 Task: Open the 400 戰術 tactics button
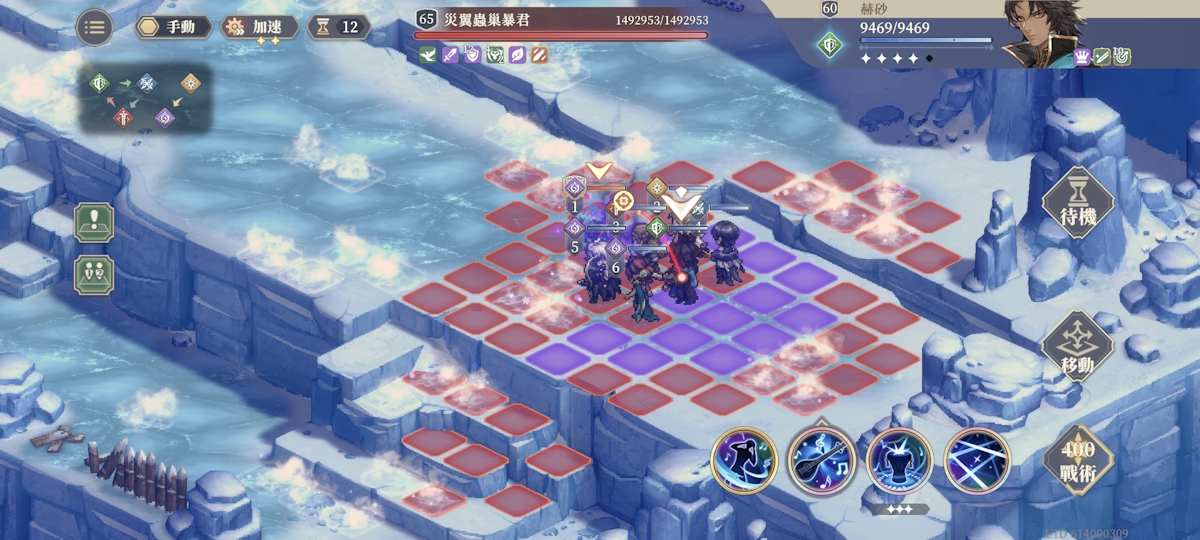pyautogui.click(x=1078, y=461)
